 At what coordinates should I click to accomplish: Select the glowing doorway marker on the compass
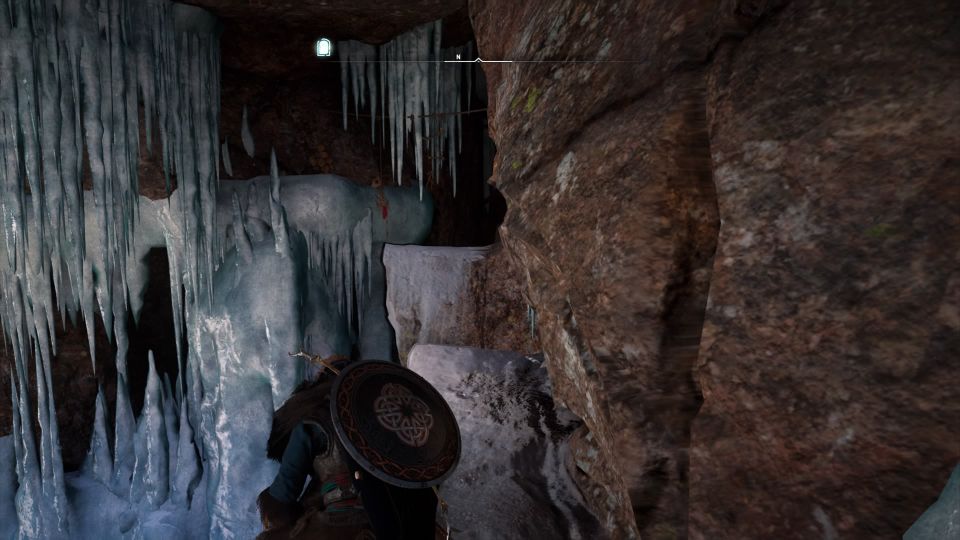[x=323, y=47]
